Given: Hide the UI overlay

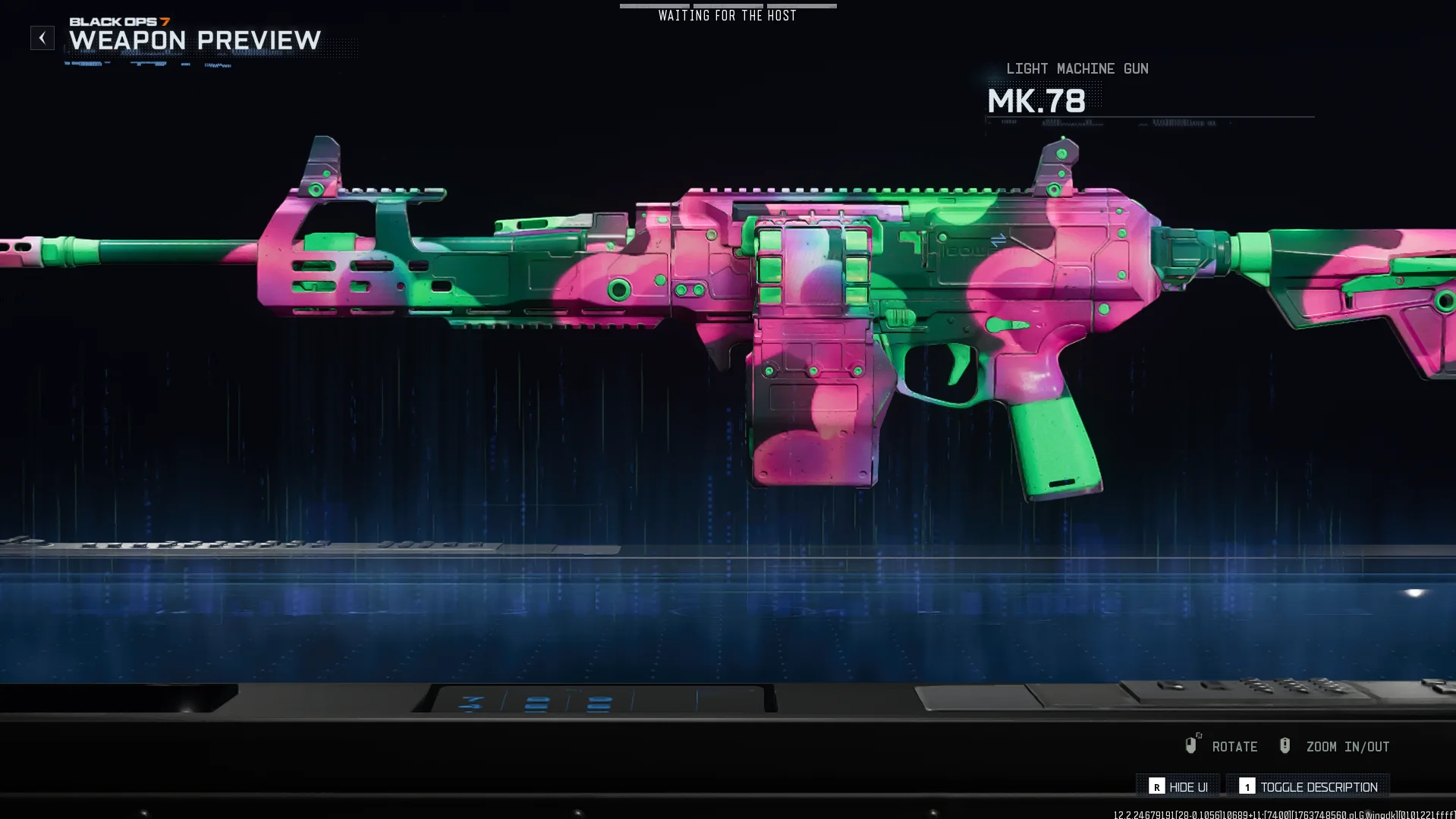Looking at the screenshot, I should click(1178, 787).
